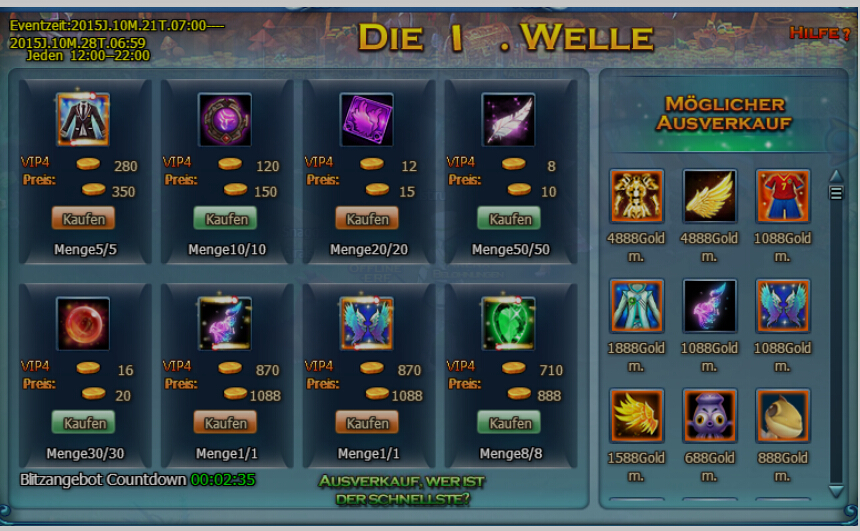Inspect the red orb item icon
The width and height of the screenshot is (860, 531).
(x=83, y=324)
